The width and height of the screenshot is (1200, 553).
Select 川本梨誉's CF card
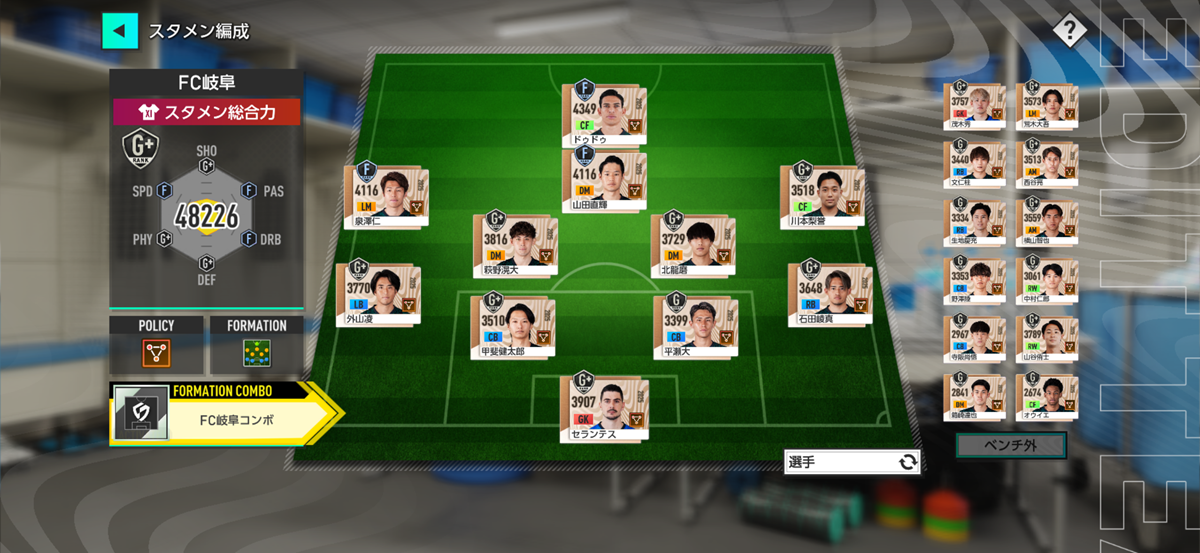click(822, 196)
